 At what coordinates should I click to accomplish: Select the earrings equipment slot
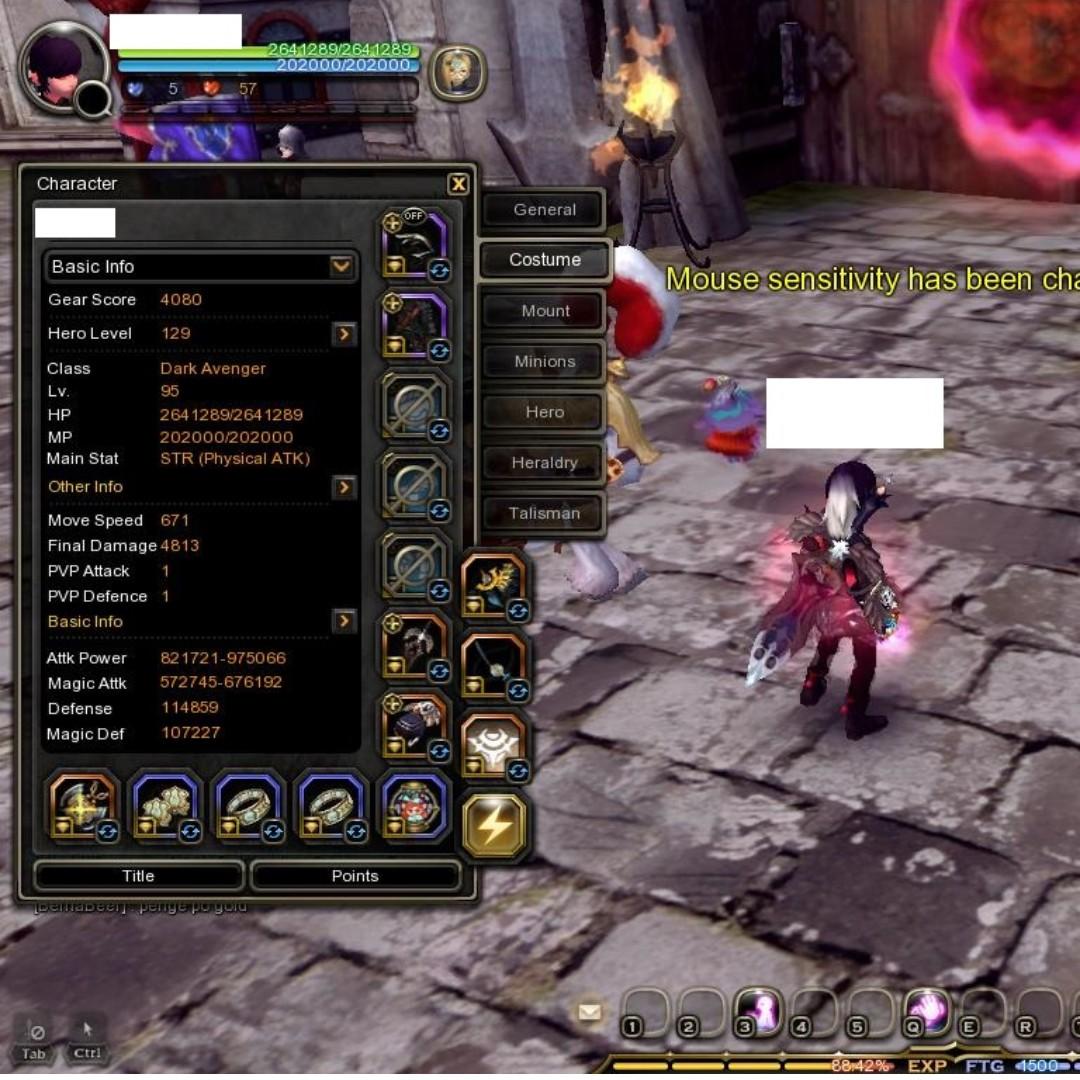pos(167,805)
